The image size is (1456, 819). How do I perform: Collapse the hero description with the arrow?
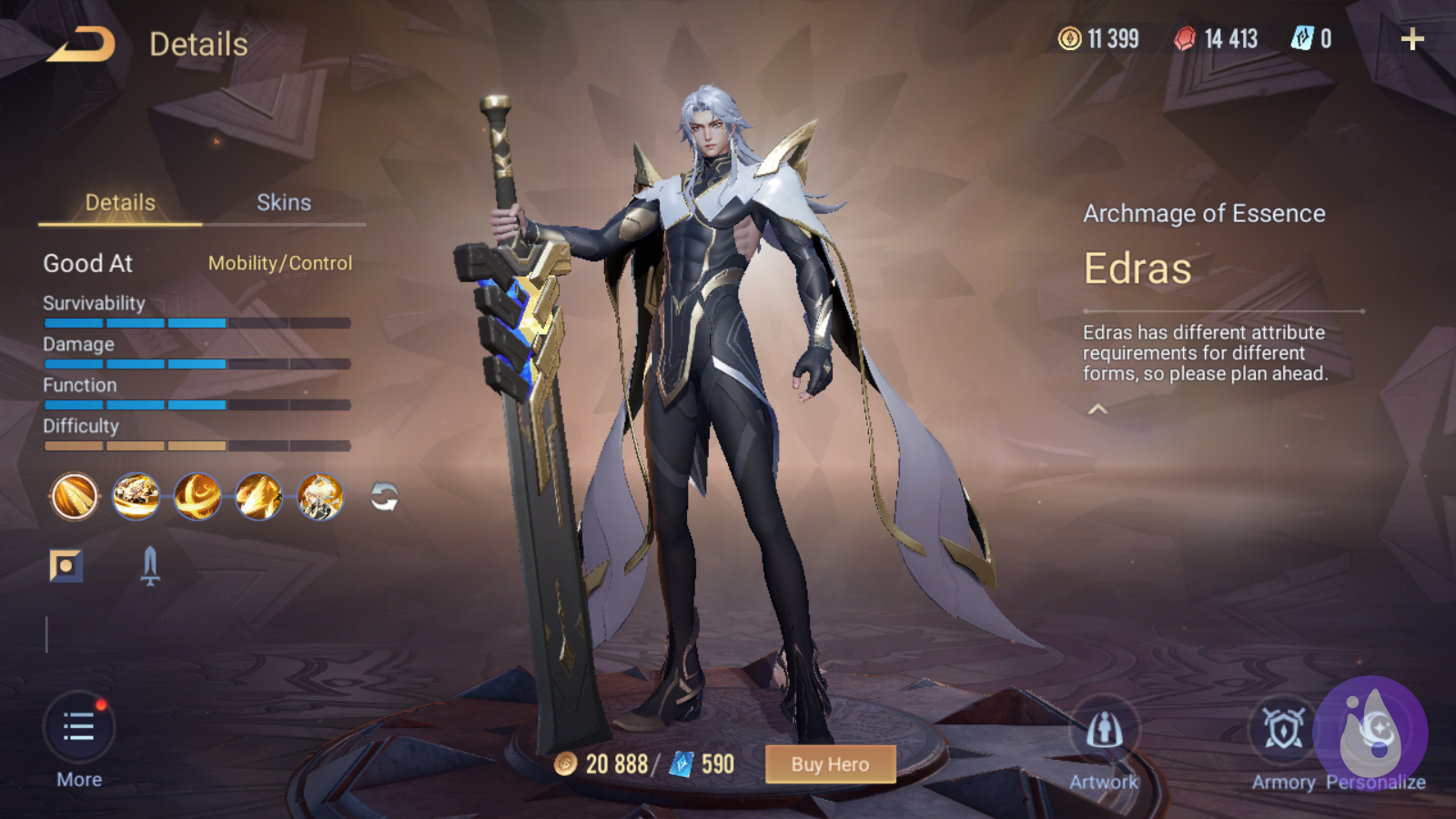[x=1098, y=409]
